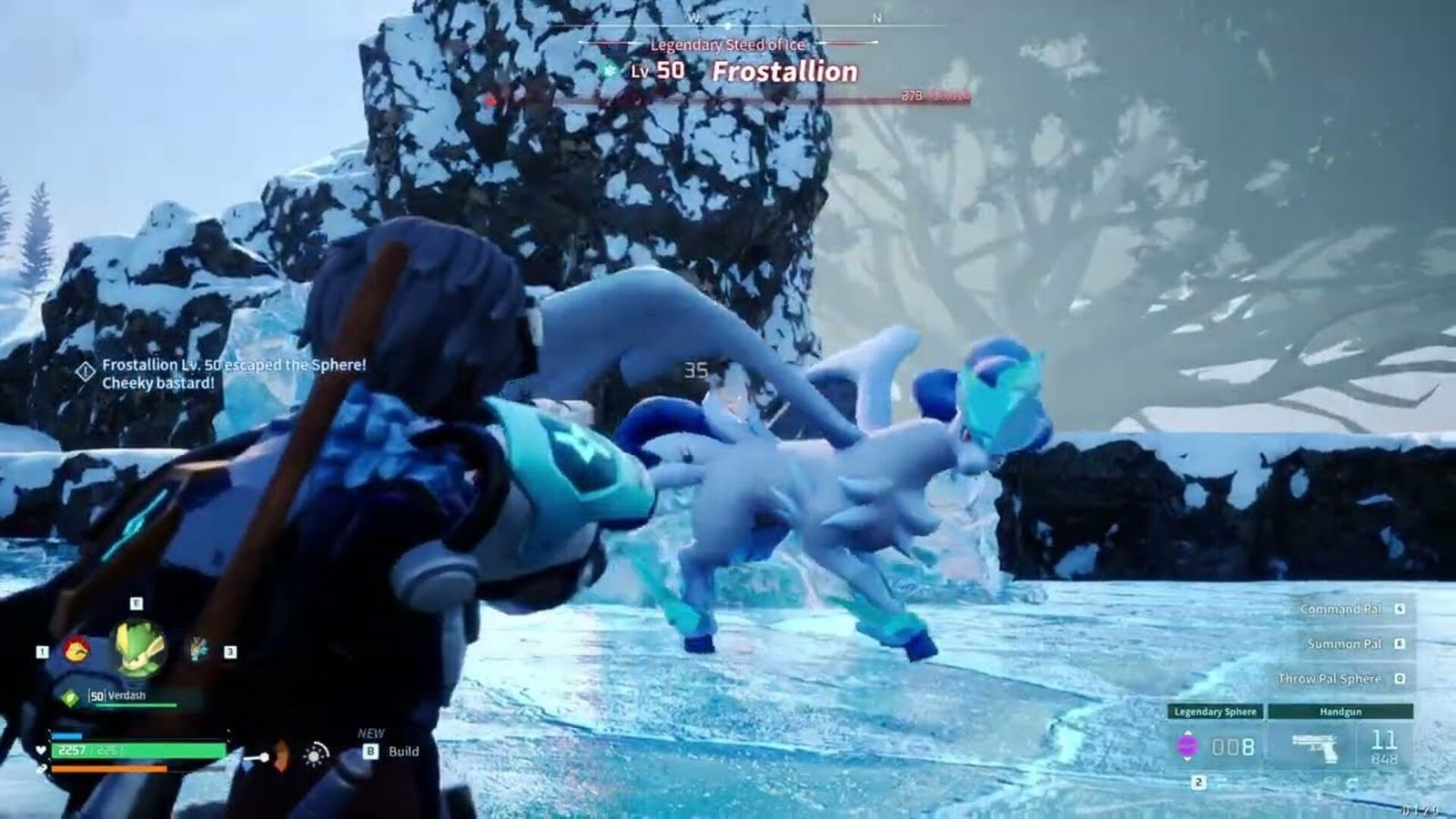Screen dimensions: 1456x819
Task: Click the sun weather indicator icon
Action: tap(314, 754)
